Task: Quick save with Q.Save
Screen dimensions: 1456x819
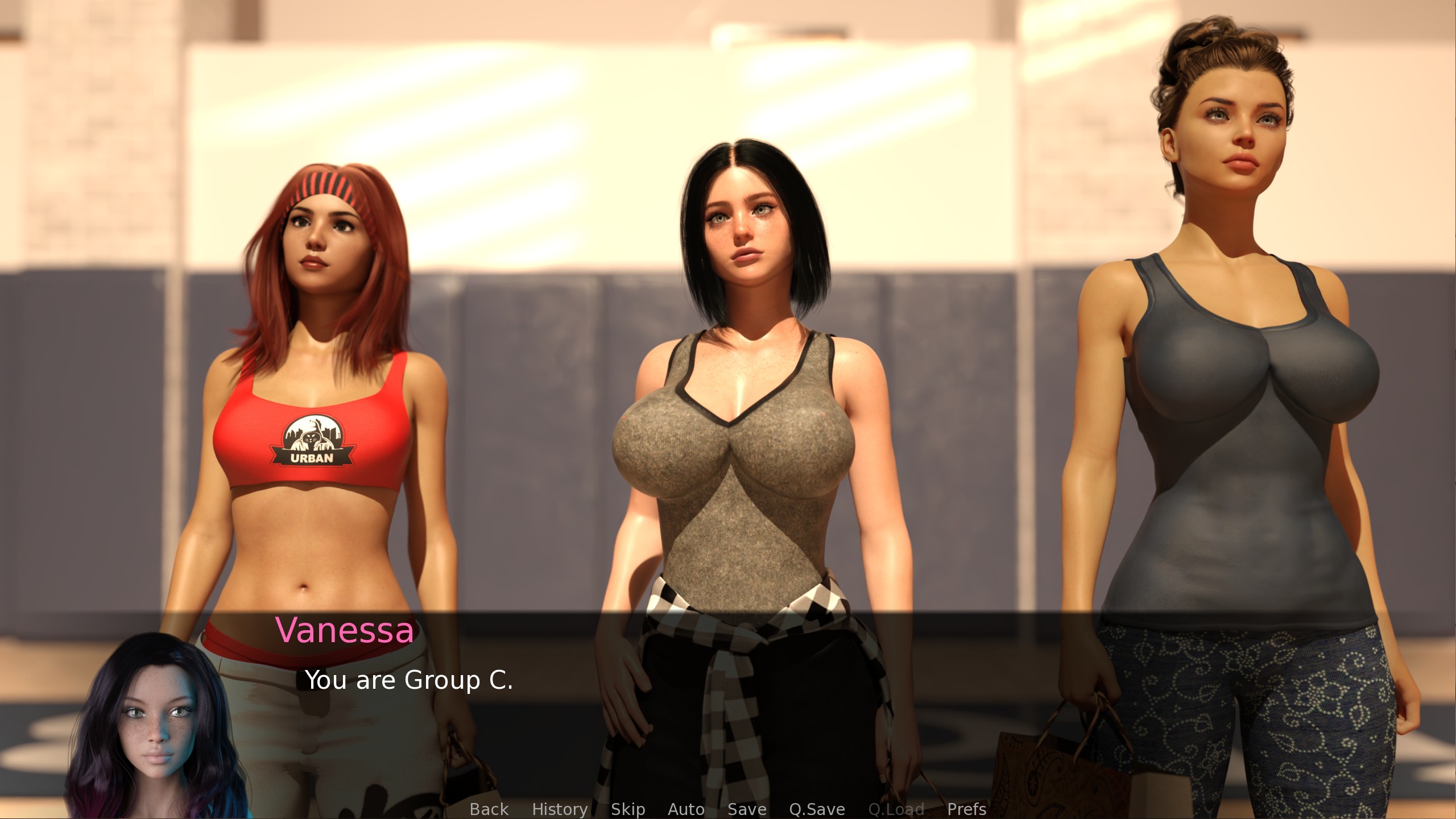Action: click(x=817, y=809)
